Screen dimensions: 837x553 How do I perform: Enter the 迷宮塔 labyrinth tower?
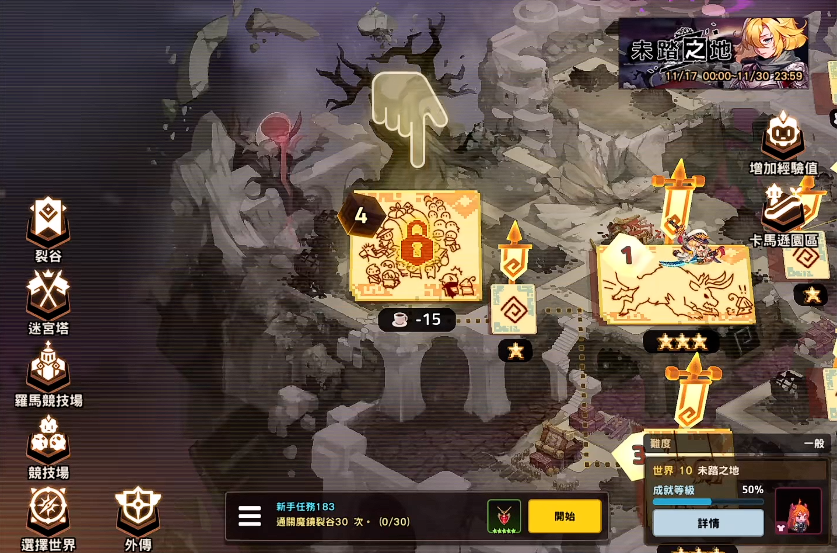pos(48,299)
